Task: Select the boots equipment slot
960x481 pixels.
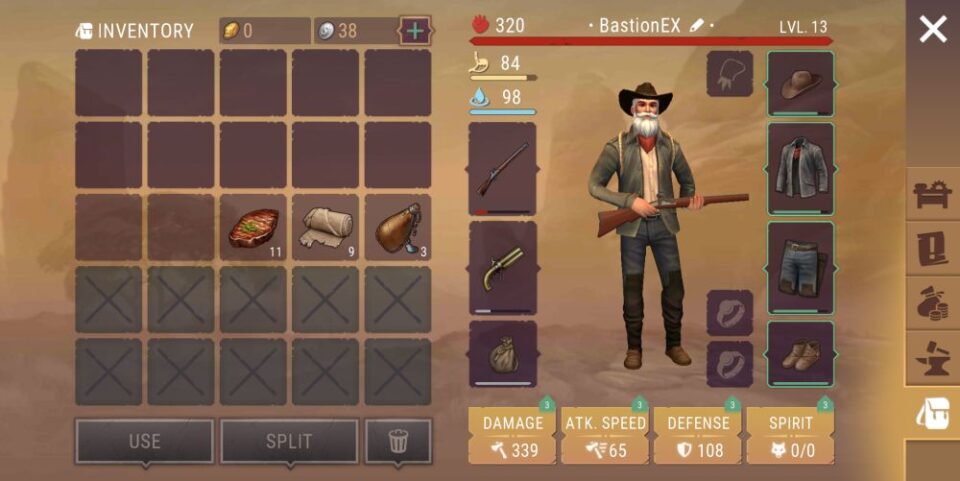Action: pyautogui.click(x=800, y=353)
